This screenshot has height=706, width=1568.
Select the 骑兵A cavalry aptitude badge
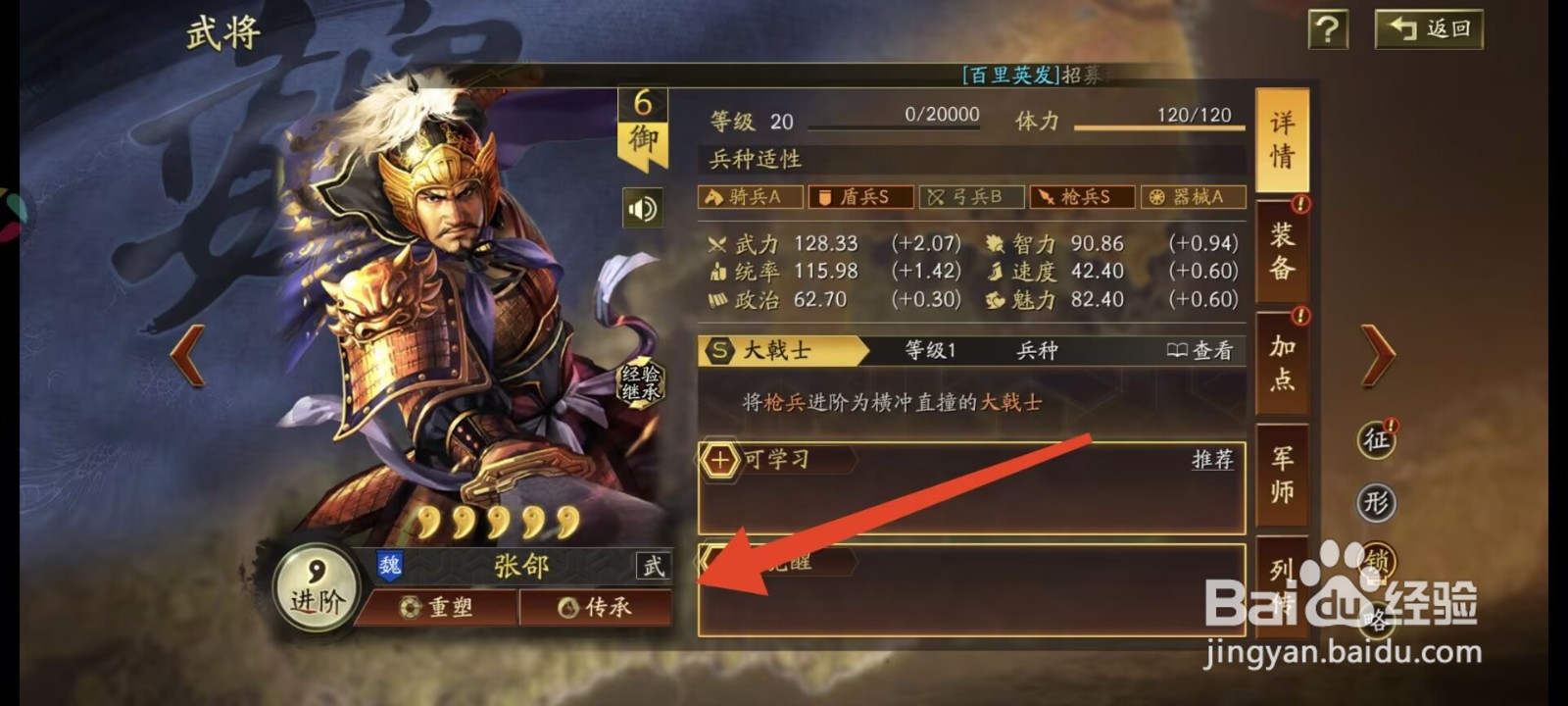(x=750, y=197)
